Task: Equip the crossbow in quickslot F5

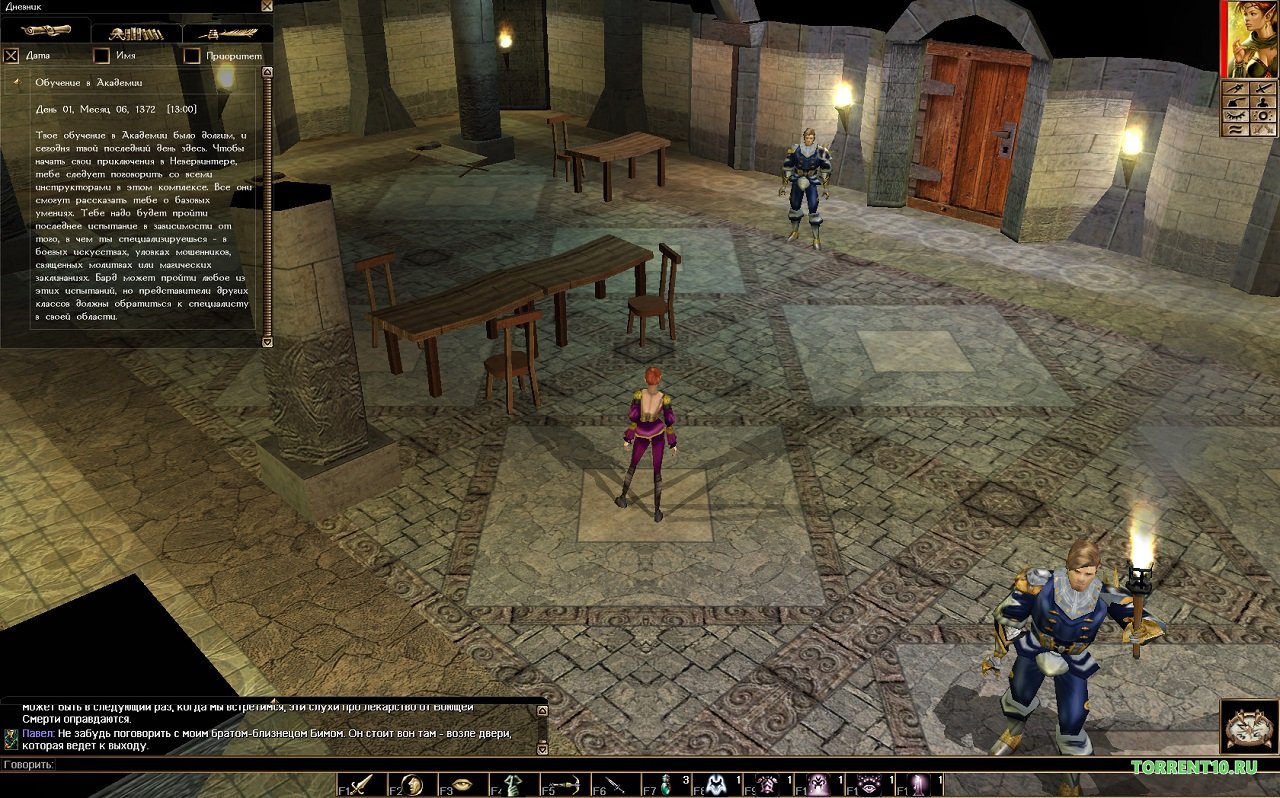Action: coord(565,785)
